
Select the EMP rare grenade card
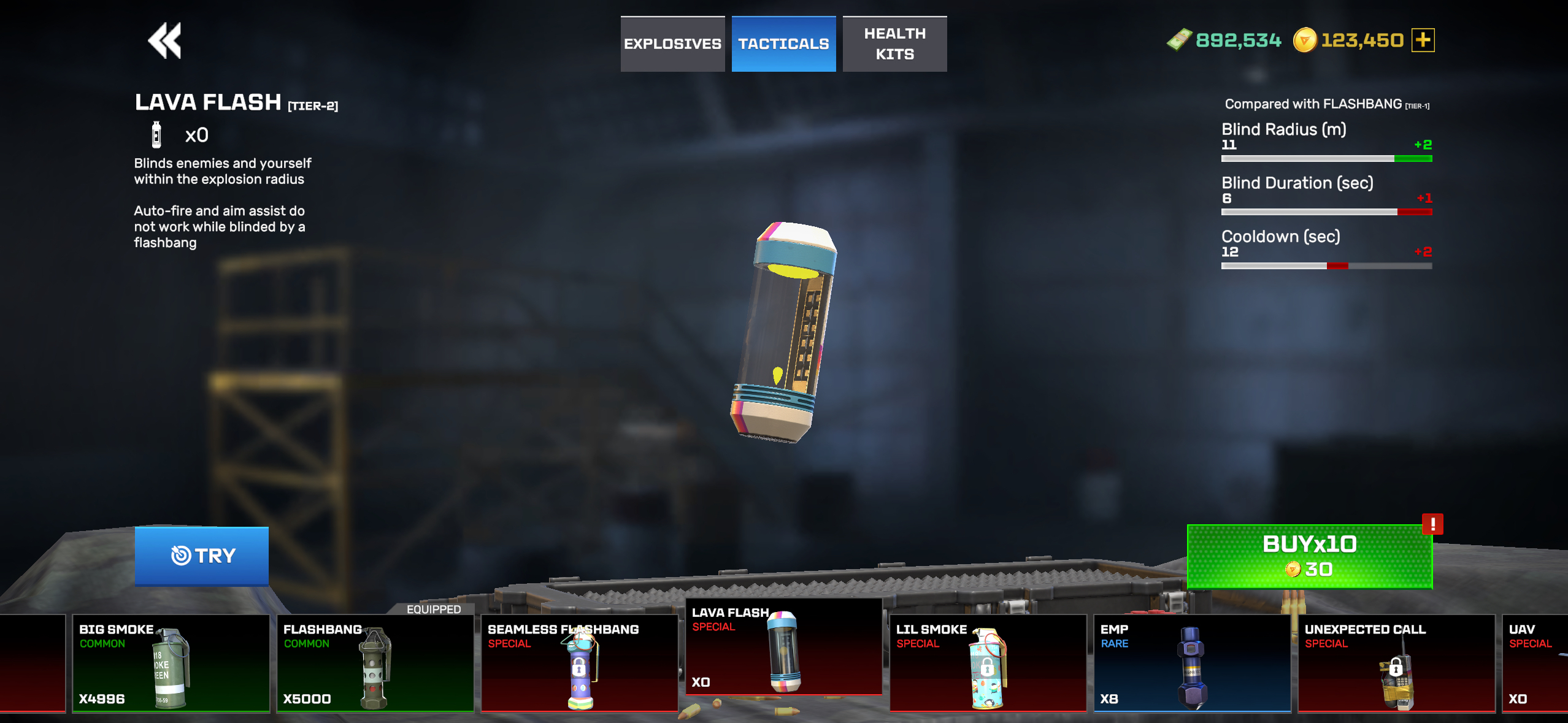pos(1192,664)
